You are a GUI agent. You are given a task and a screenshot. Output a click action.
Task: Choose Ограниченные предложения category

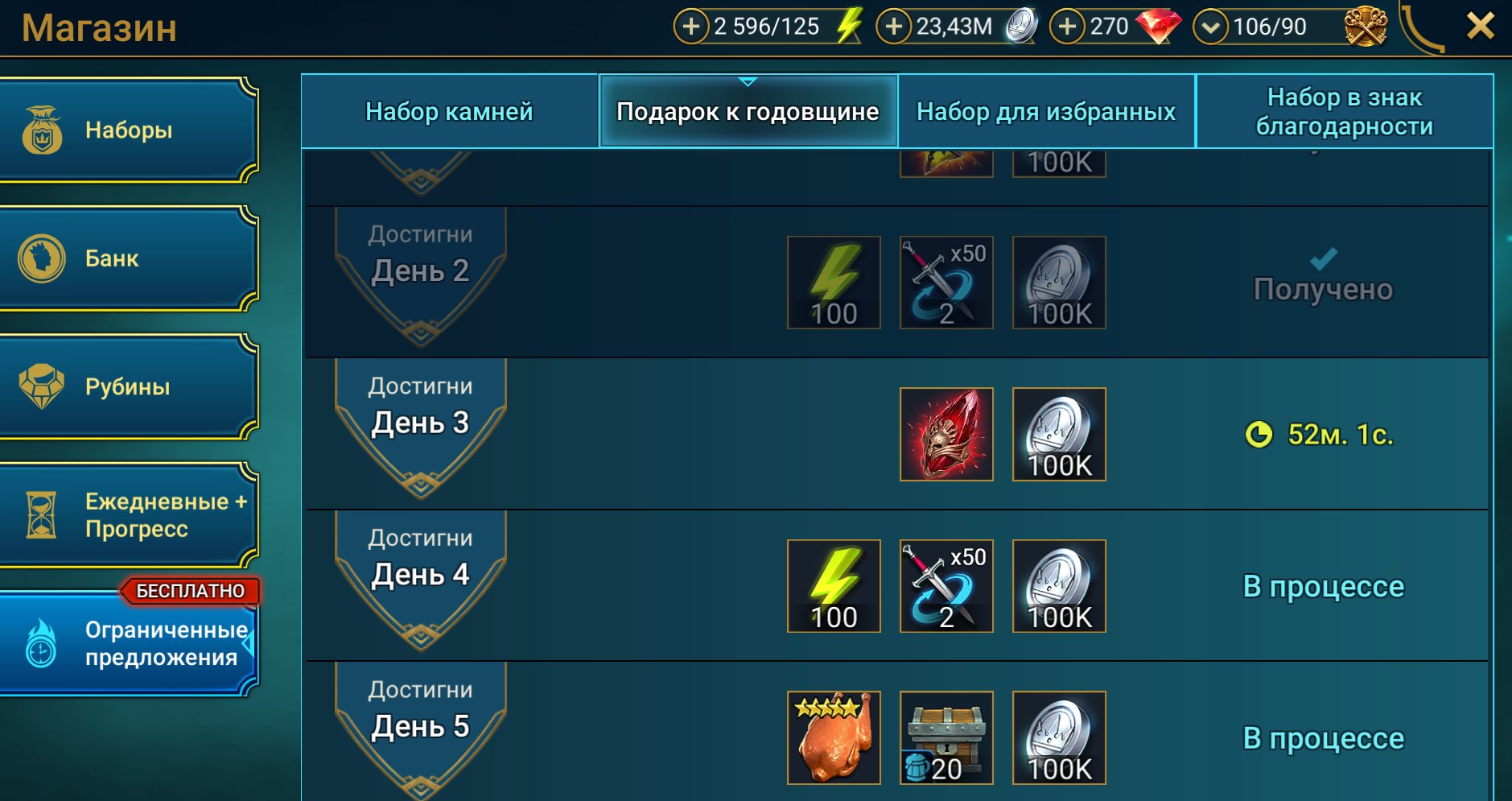129,643
